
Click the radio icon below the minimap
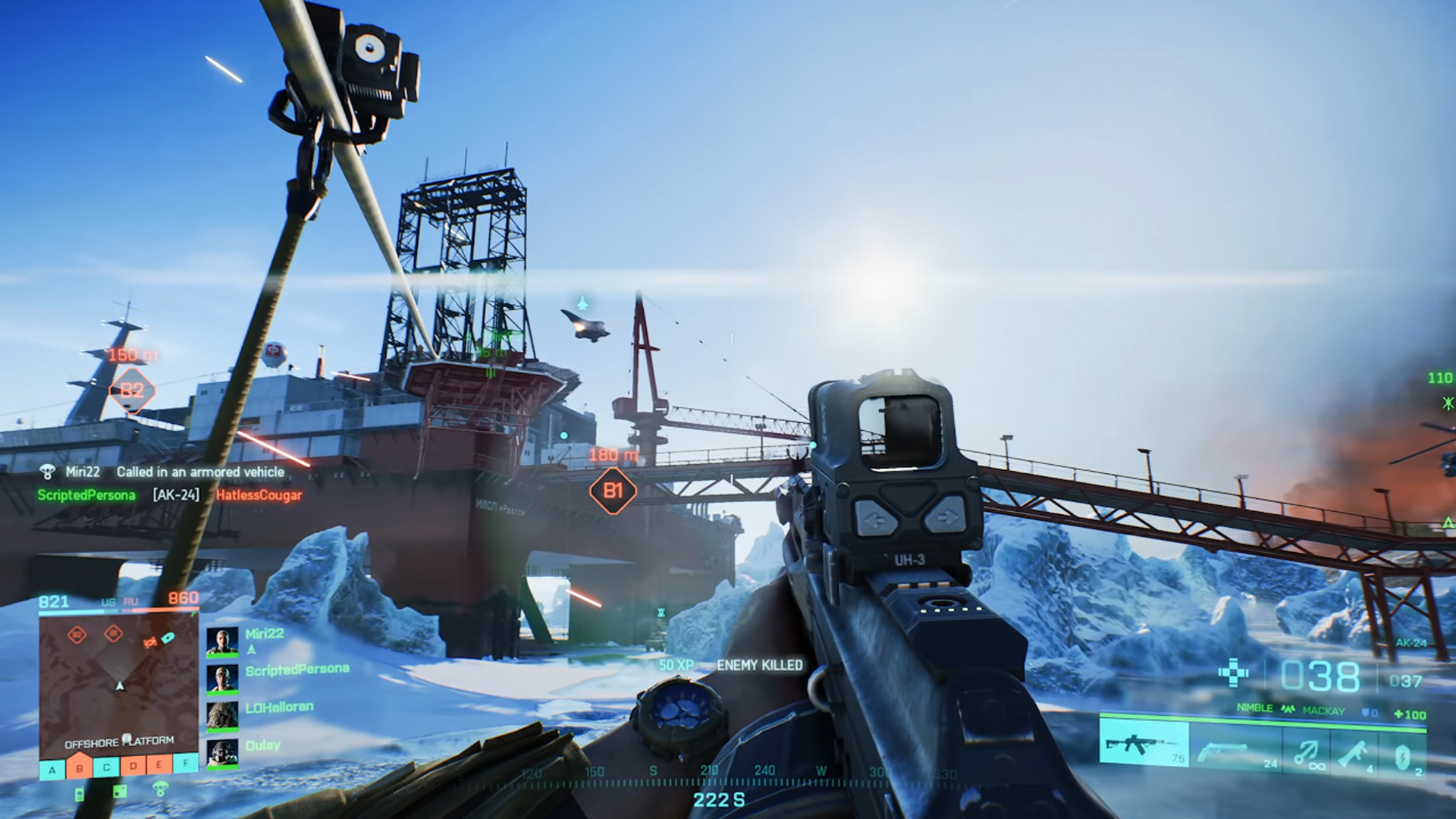(80, 794)
